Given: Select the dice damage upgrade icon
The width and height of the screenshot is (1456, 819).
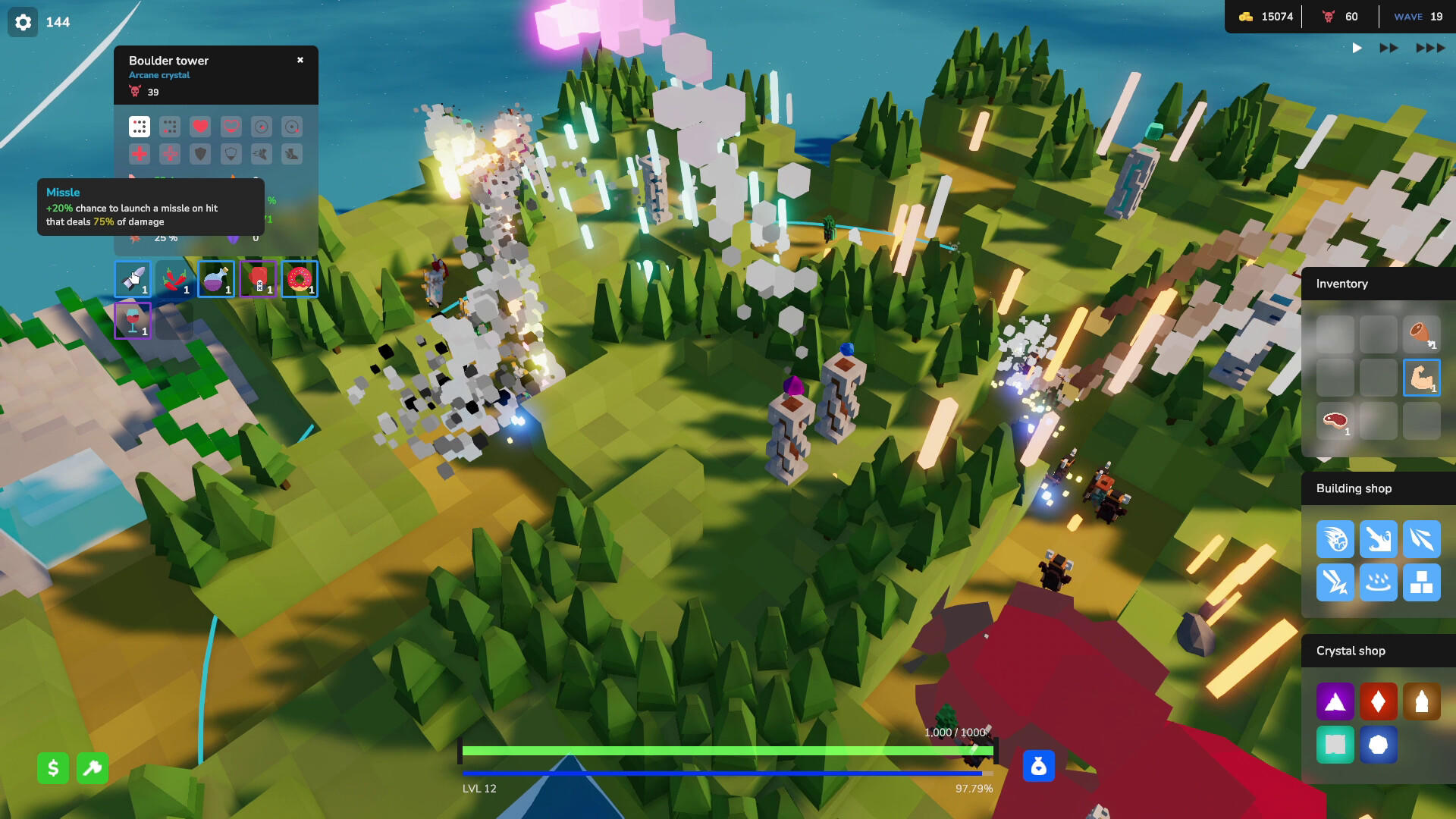Looking at the screenshot, I should click(x=139, y=127).
